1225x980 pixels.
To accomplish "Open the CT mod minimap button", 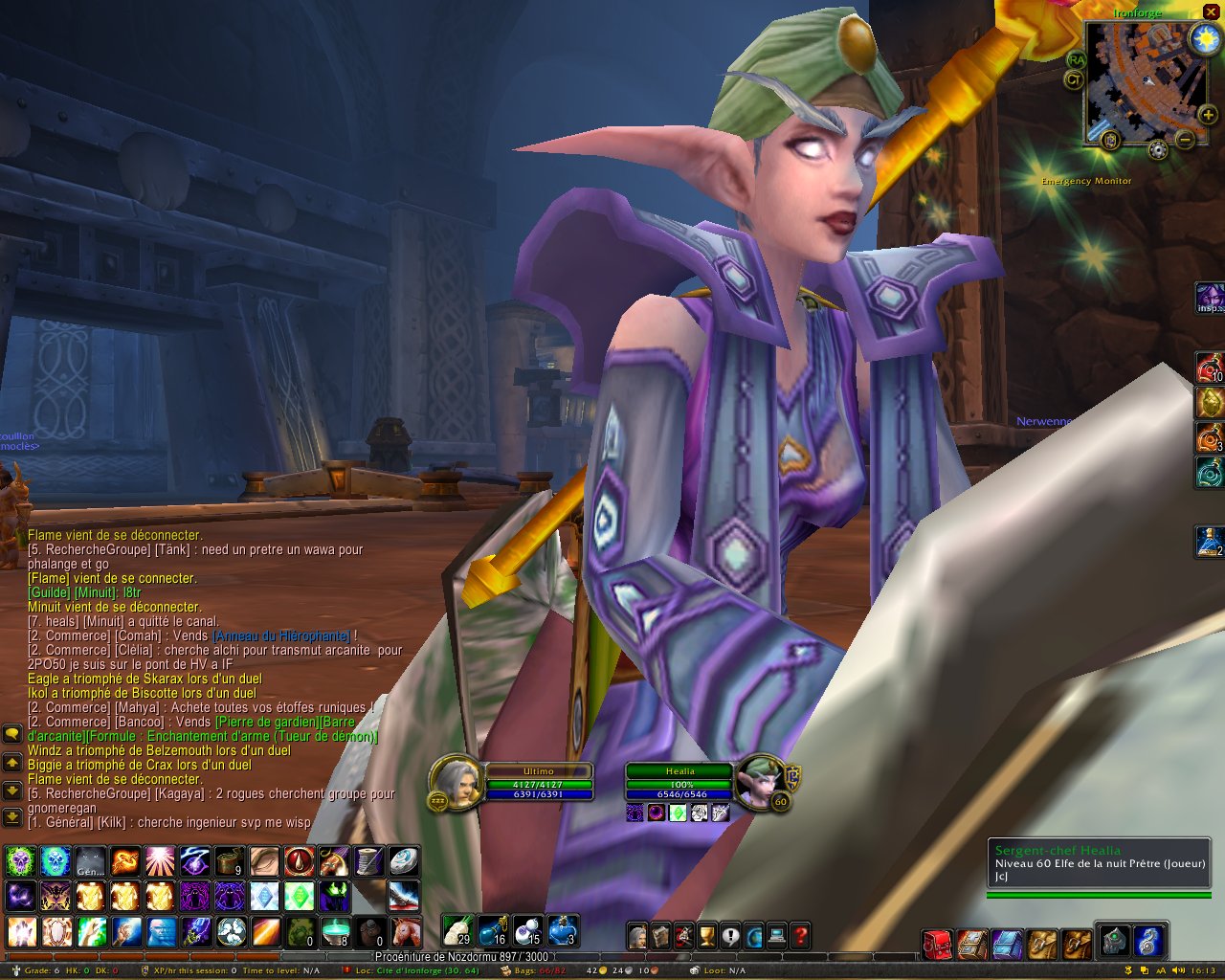I will [x=1074, y=79].
